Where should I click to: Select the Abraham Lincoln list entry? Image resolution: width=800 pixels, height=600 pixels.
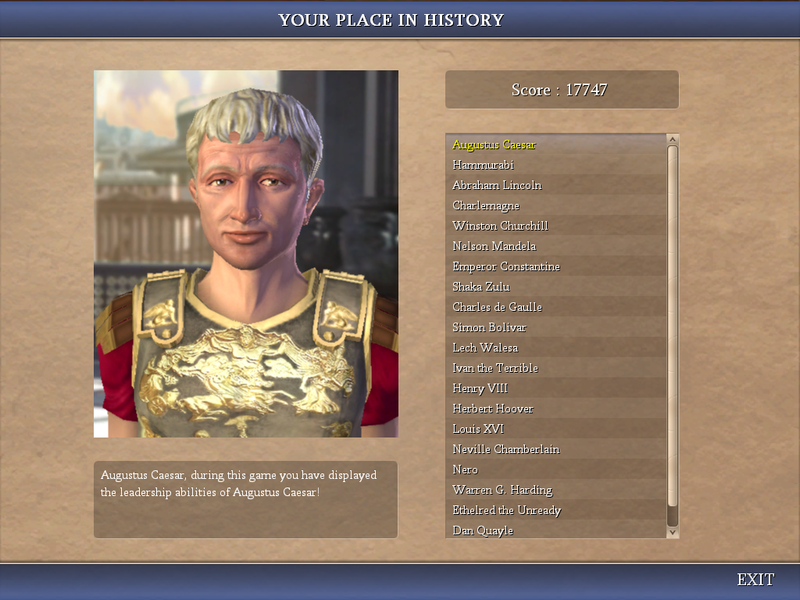tap(497, 185)
